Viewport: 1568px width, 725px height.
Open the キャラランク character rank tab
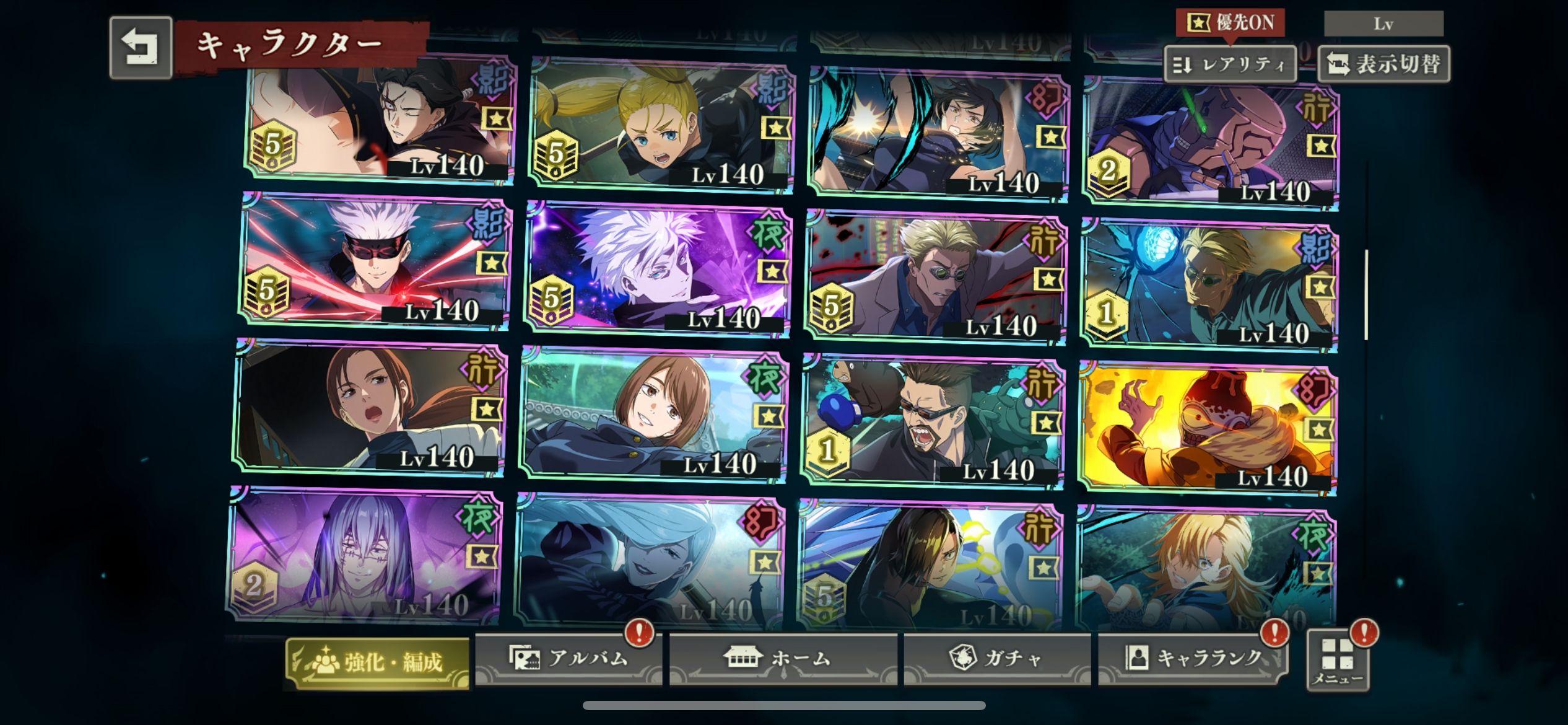tap(1192, 658)
